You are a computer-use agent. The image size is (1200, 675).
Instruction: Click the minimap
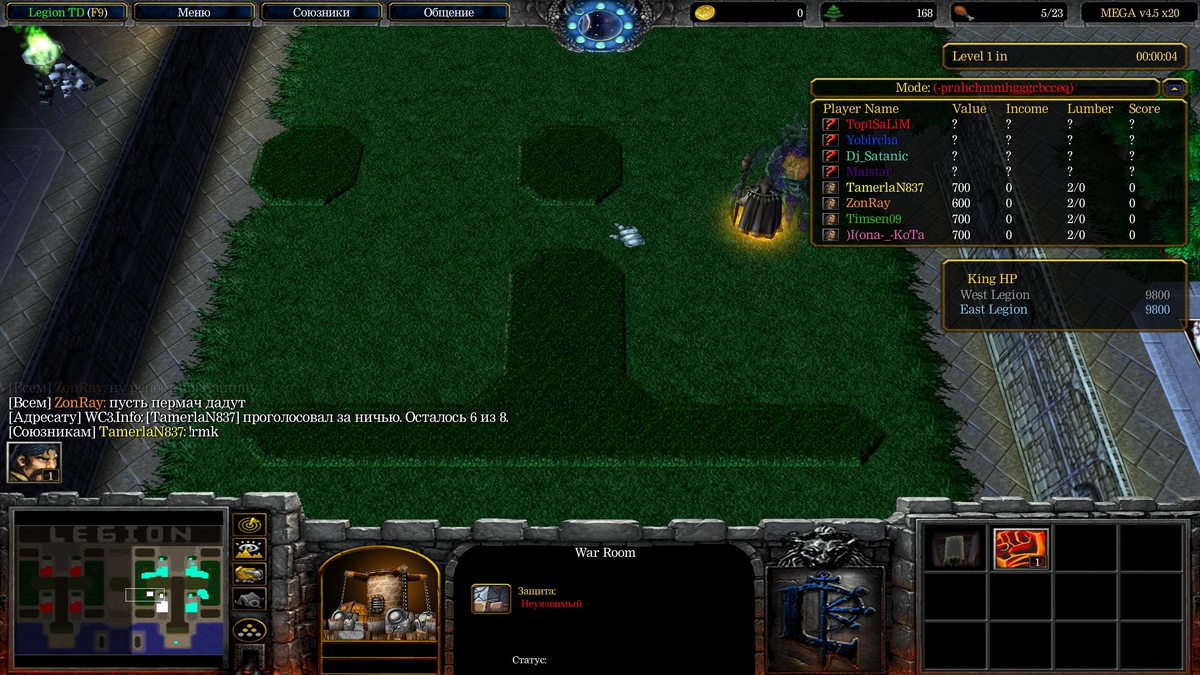click(x=117, y=590)
